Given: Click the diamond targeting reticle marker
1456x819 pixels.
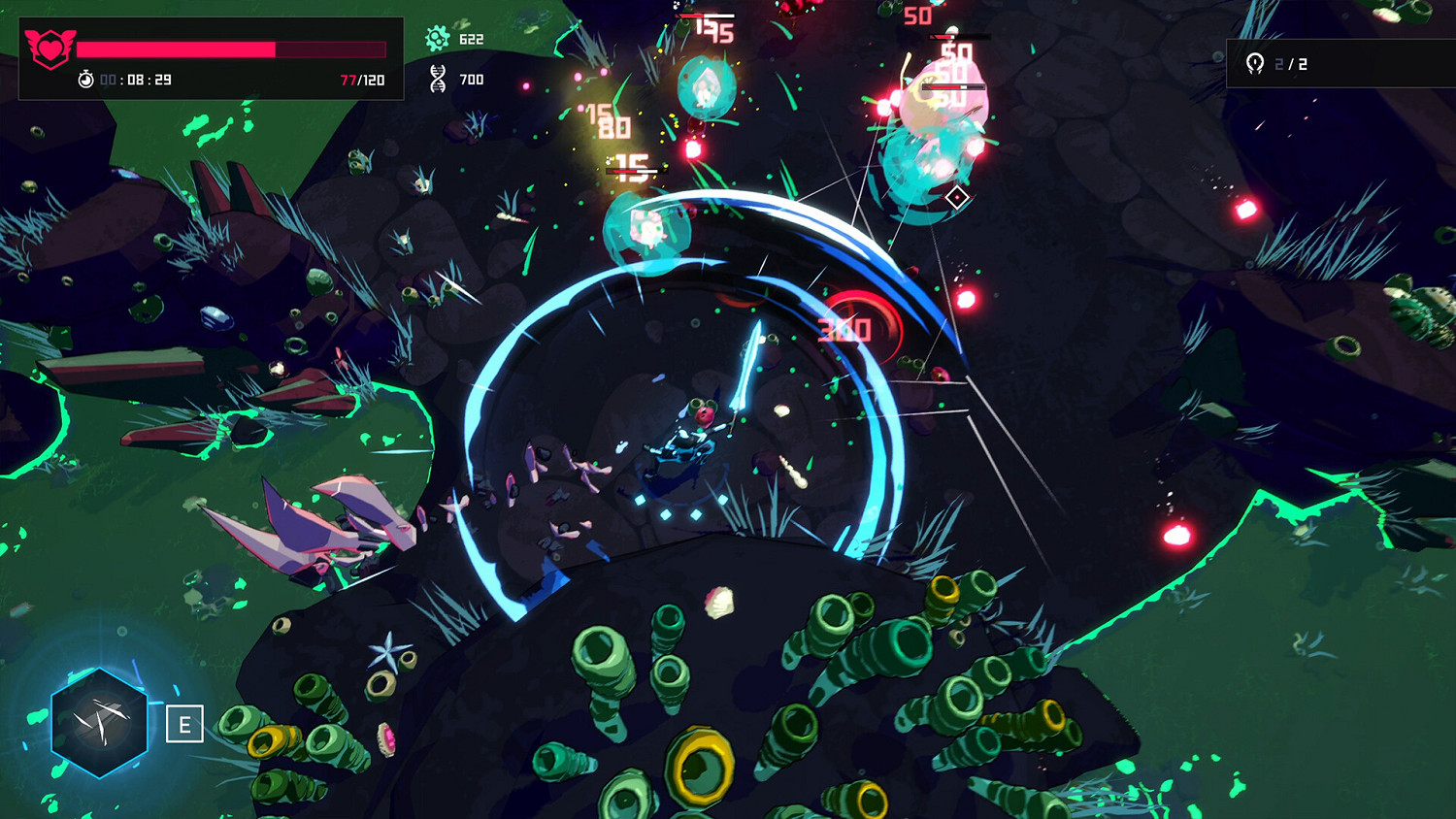Looking at the screenshot, I should coord(955,196).
